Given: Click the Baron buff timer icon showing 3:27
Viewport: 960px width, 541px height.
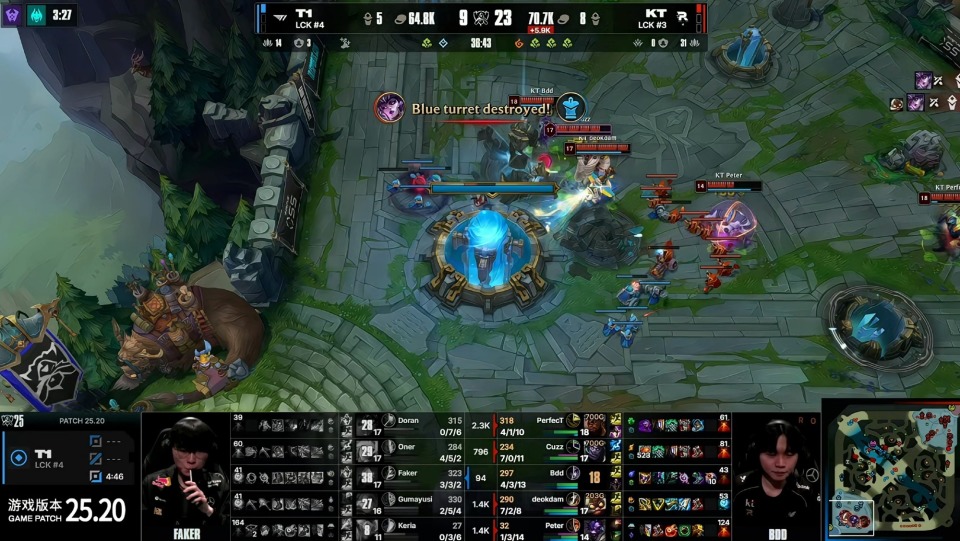Looking at the screenshot, I should (36, 15).
